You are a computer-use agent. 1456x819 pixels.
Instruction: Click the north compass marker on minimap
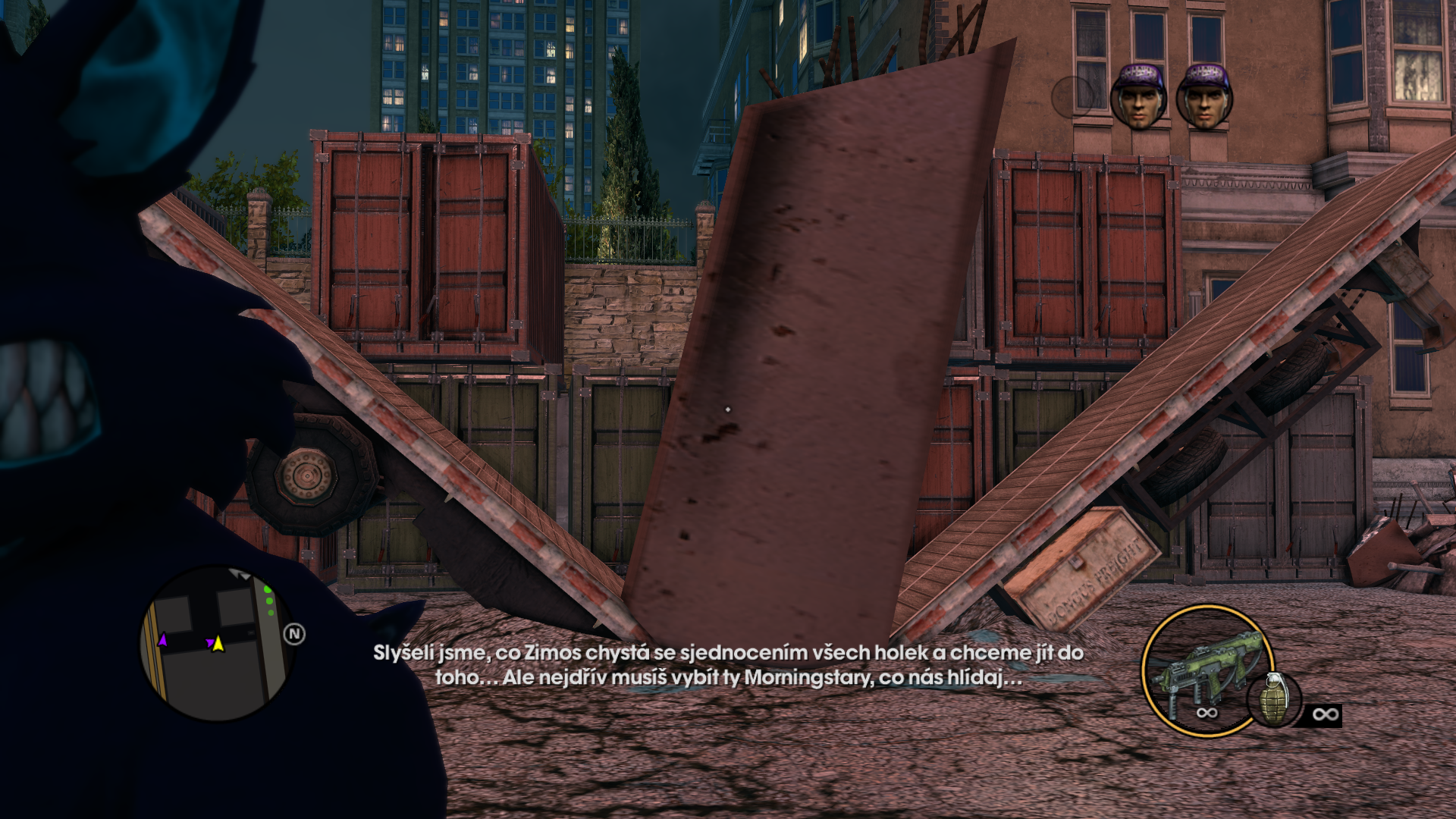(294, 634)
